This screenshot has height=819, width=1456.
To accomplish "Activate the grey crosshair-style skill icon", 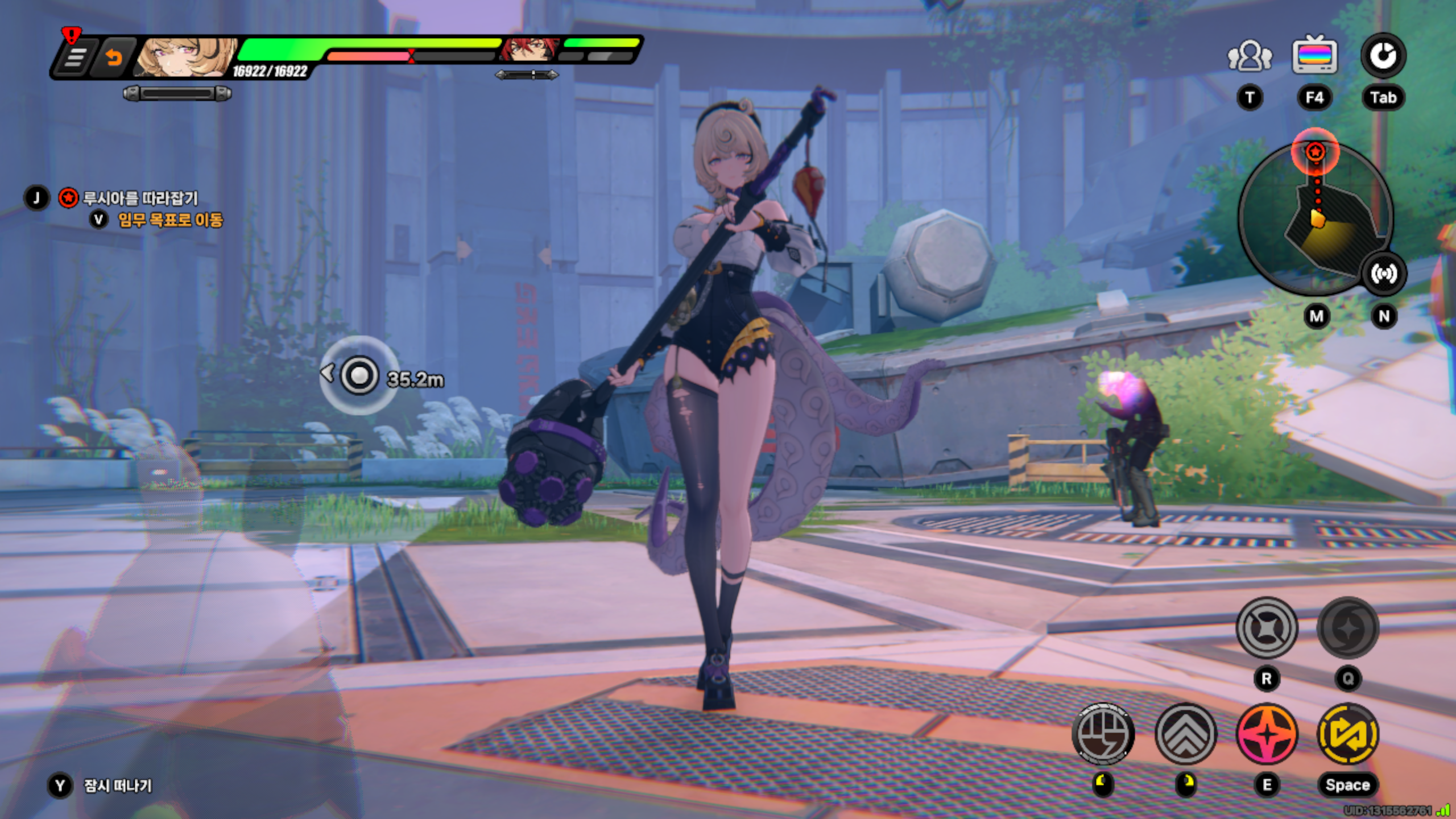I will (x=1267, y=628).
